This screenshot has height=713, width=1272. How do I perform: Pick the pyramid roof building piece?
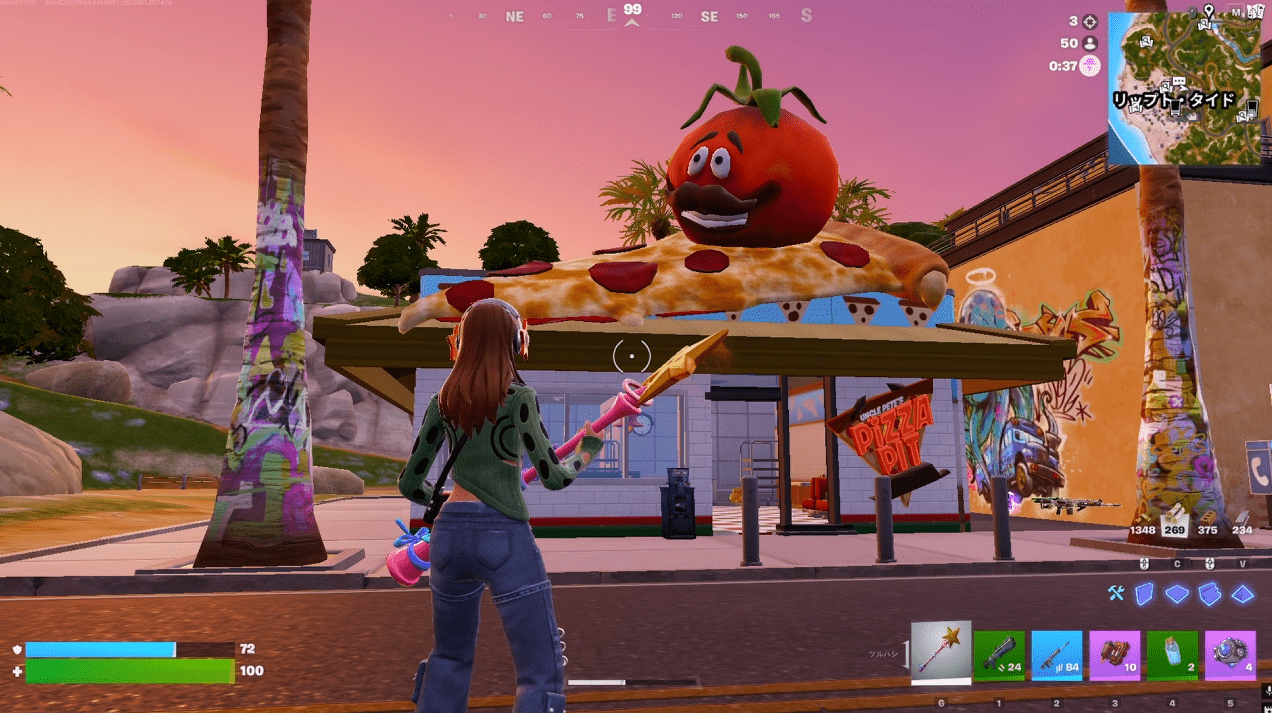click(1242, 594)
